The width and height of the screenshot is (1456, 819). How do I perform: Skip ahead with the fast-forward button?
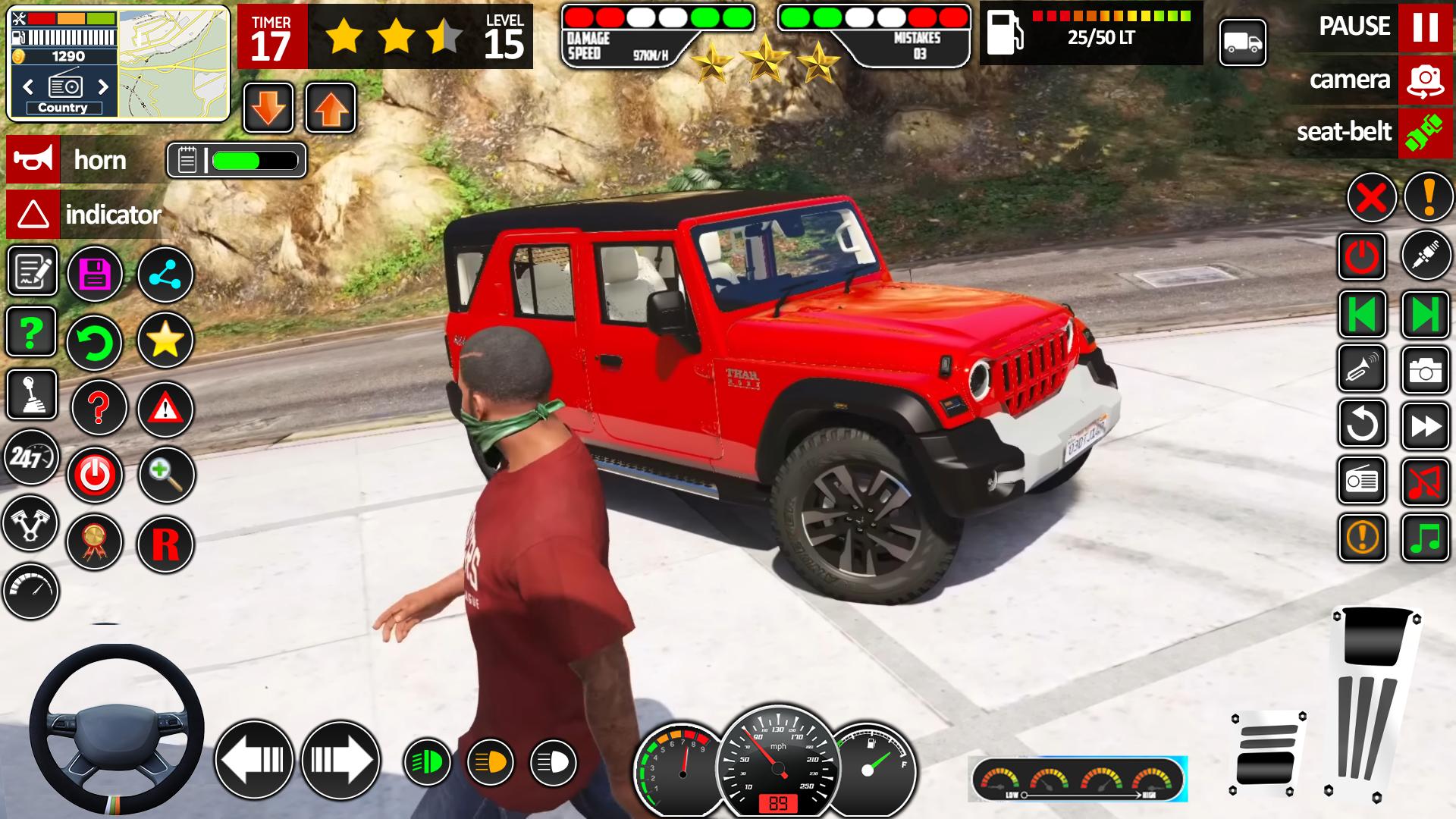click(1425, 425)
